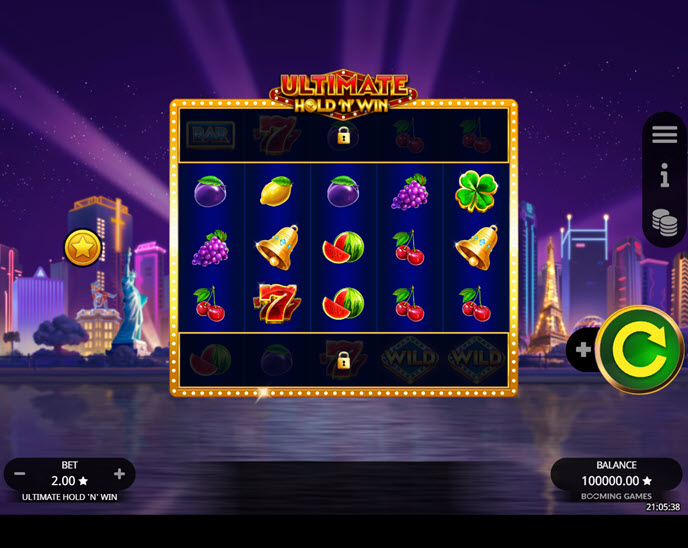The height and width of the screenshot is (548, 688).
Task: Spin the reels with the green arrow button
Action: coord(640,349)
